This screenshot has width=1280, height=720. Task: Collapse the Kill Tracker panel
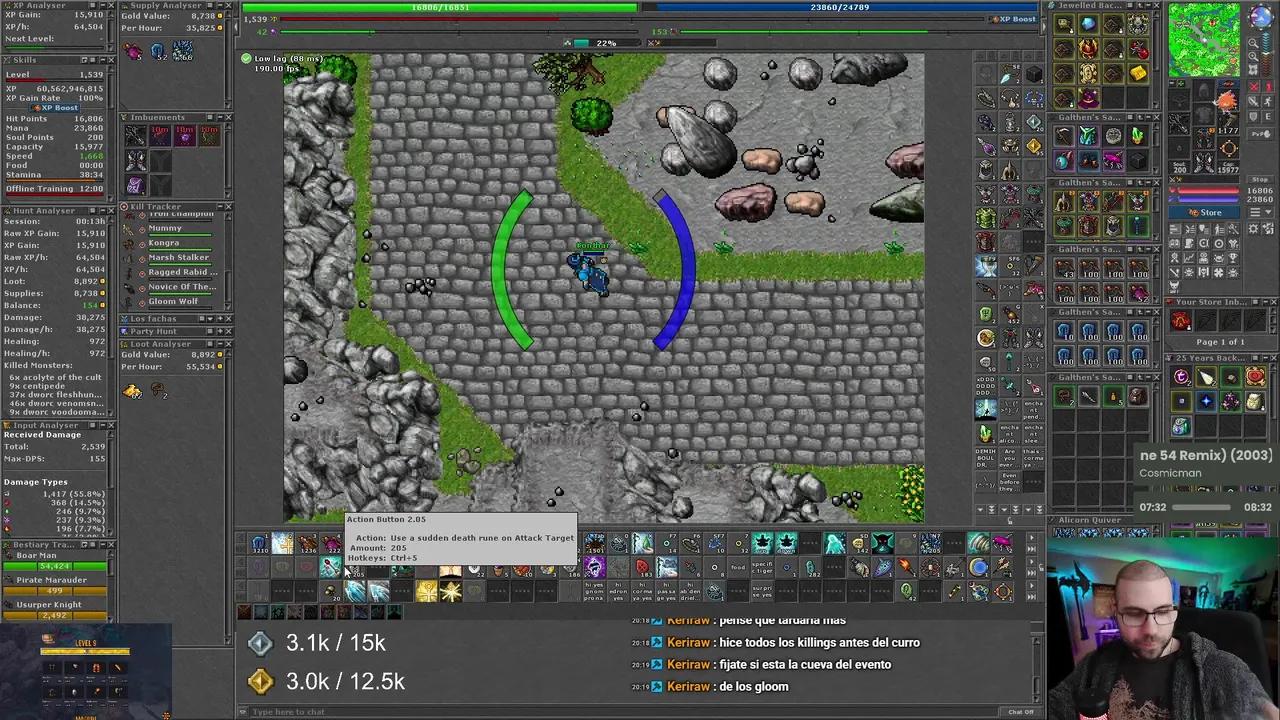tap(220, 206)
